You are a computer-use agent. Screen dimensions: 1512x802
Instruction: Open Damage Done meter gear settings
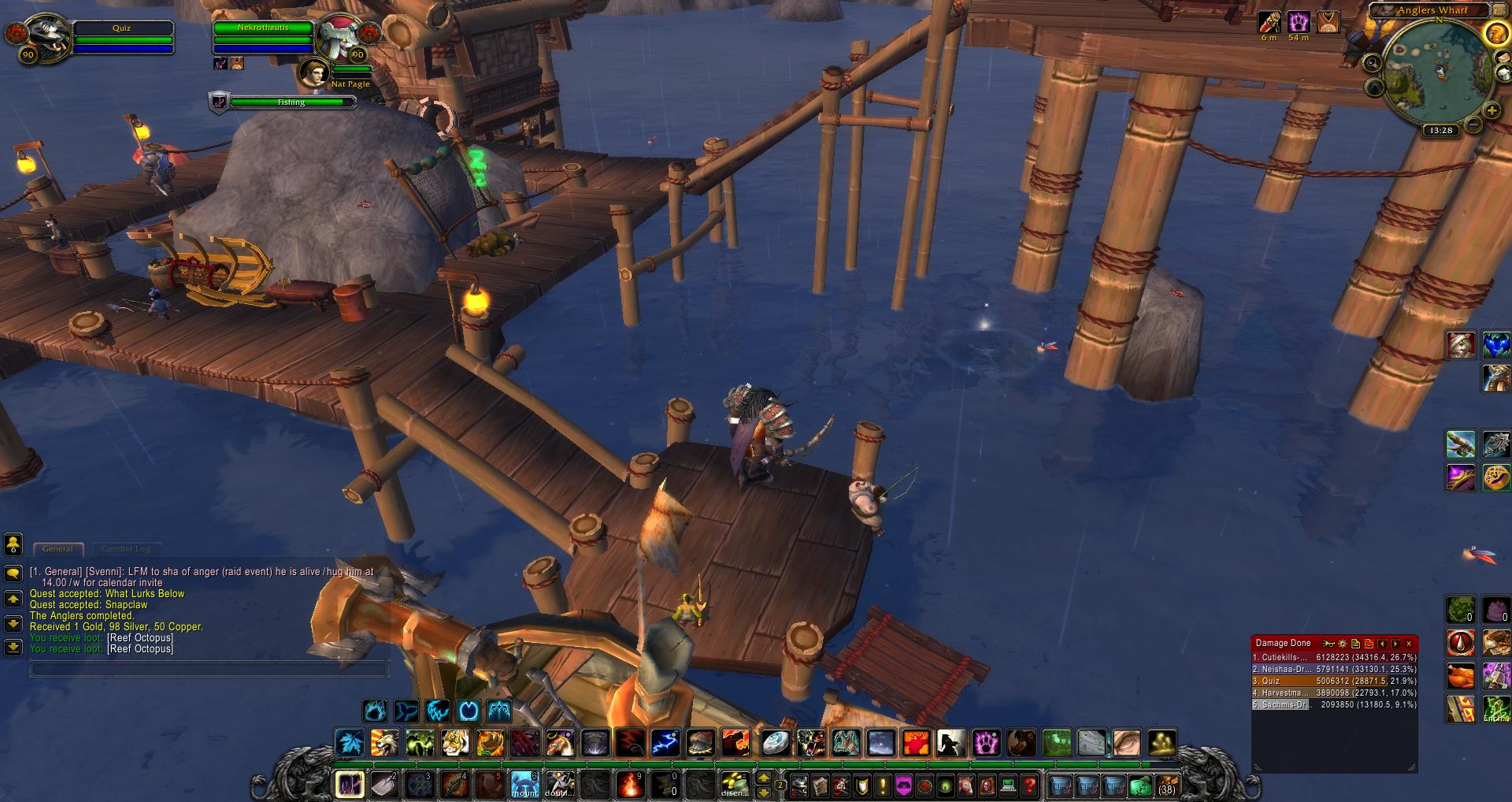click(1343, 644)
